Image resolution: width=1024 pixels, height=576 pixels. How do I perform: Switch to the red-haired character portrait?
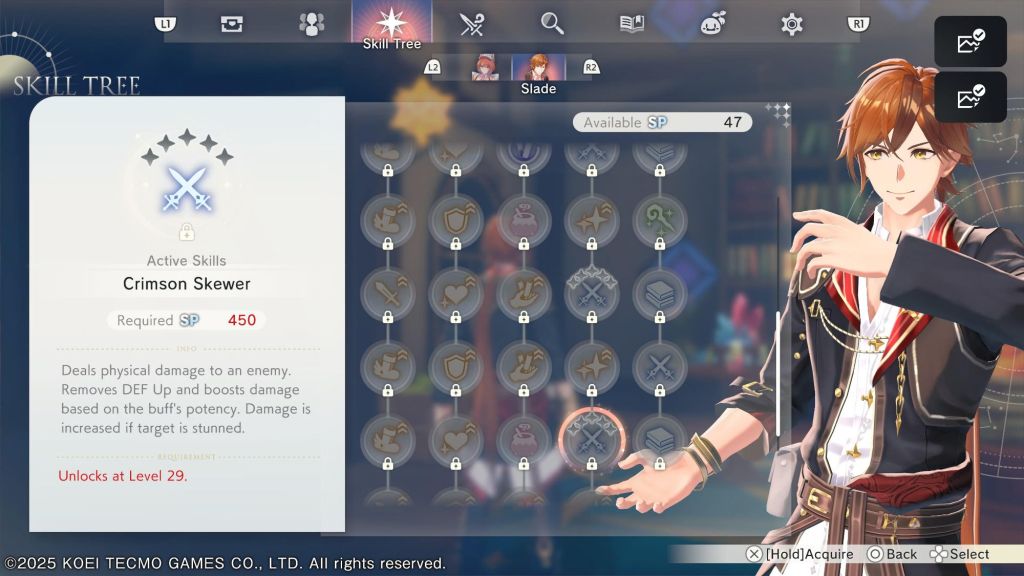[486, 68]
